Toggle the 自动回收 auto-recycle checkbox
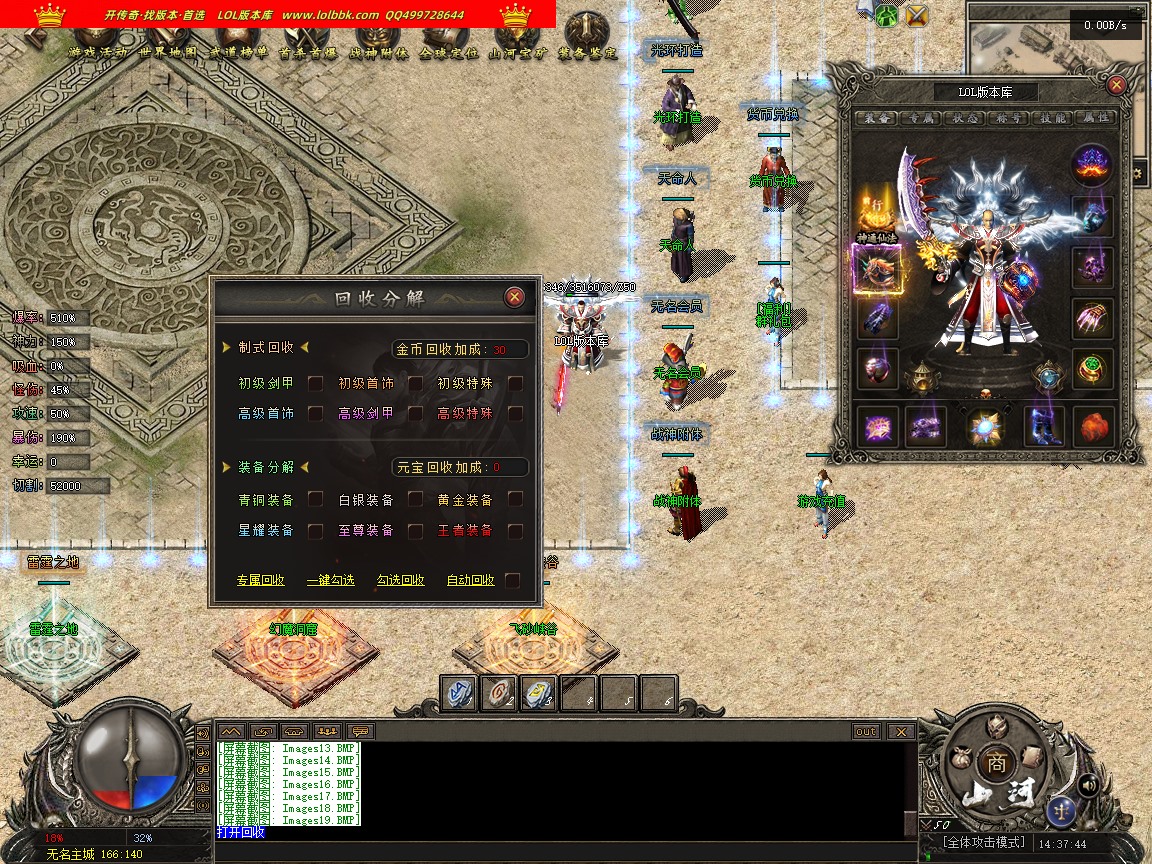 pos(513,580)
